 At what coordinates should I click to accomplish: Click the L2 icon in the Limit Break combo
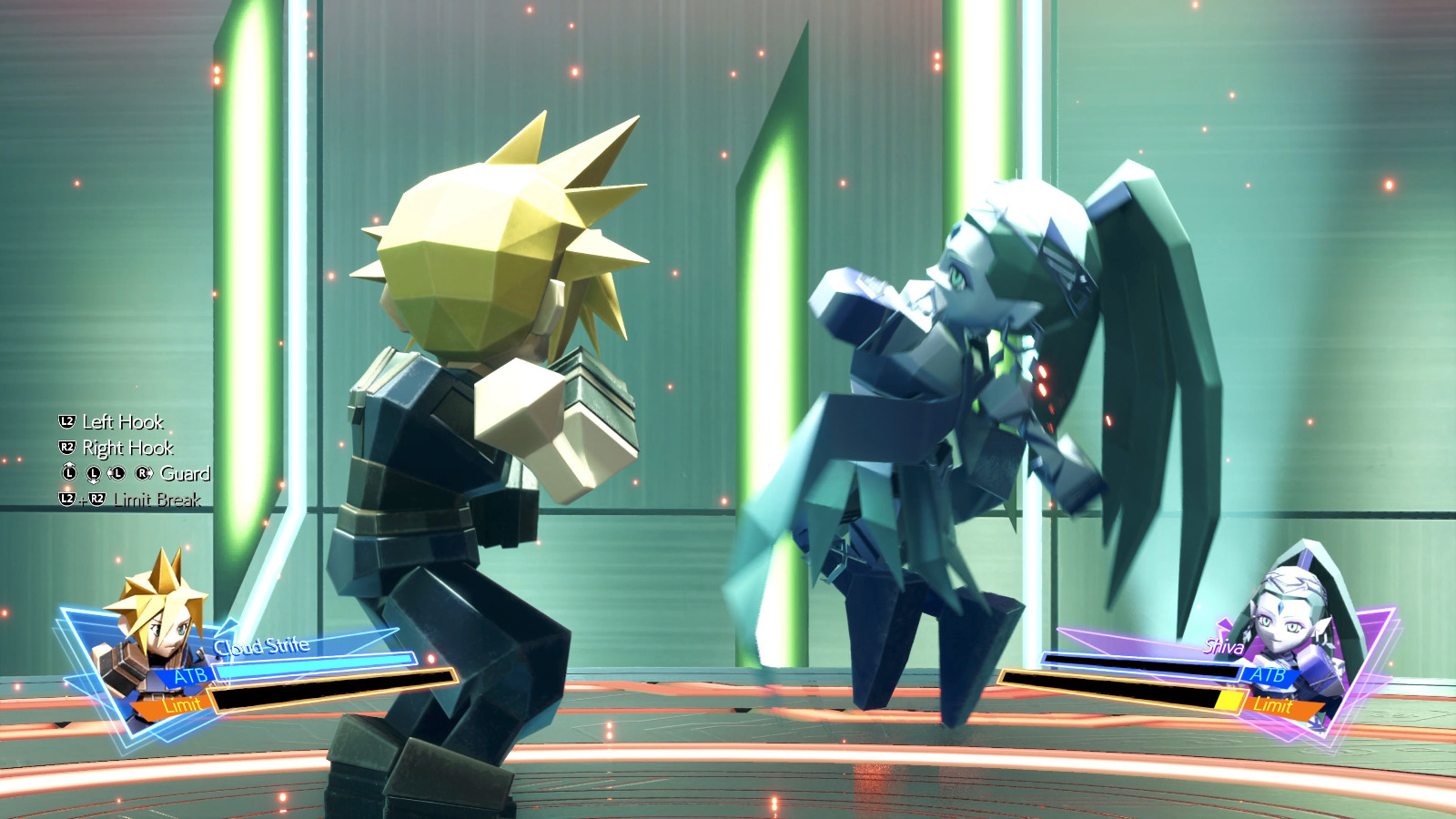click(x=66, y=499)
